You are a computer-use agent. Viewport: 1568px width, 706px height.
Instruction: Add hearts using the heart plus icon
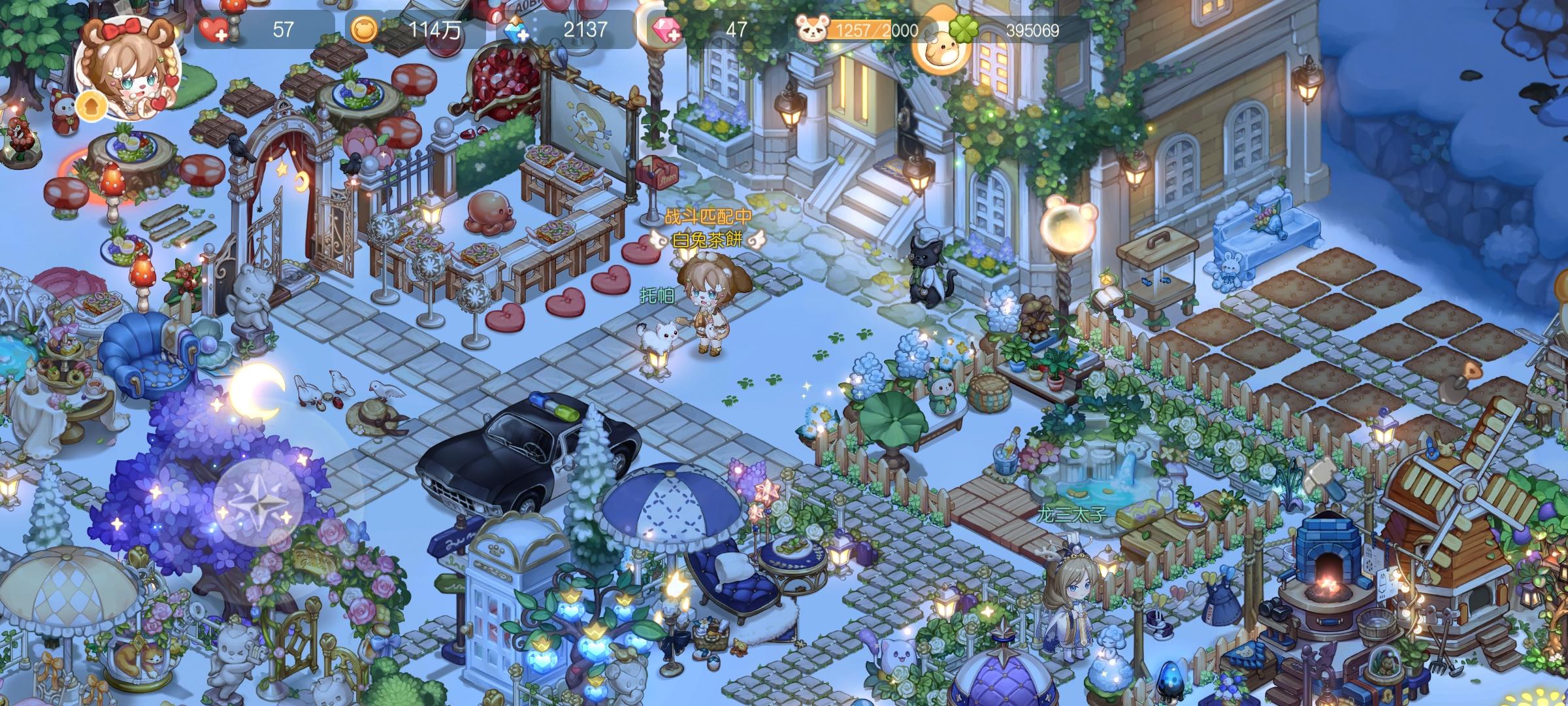click(x=212, y=30)
